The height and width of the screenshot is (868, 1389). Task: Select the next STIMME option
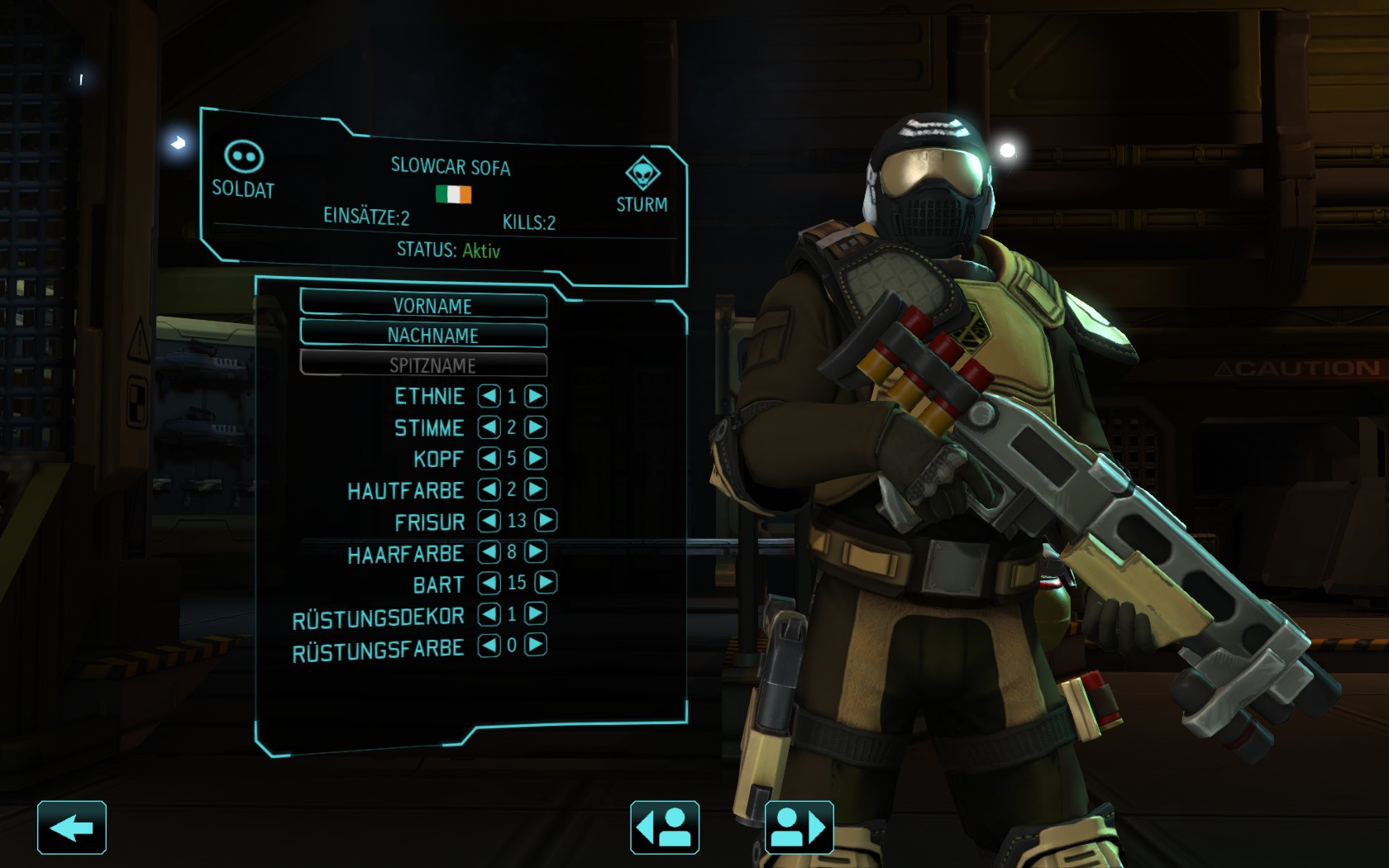click(x=536, y=427)
